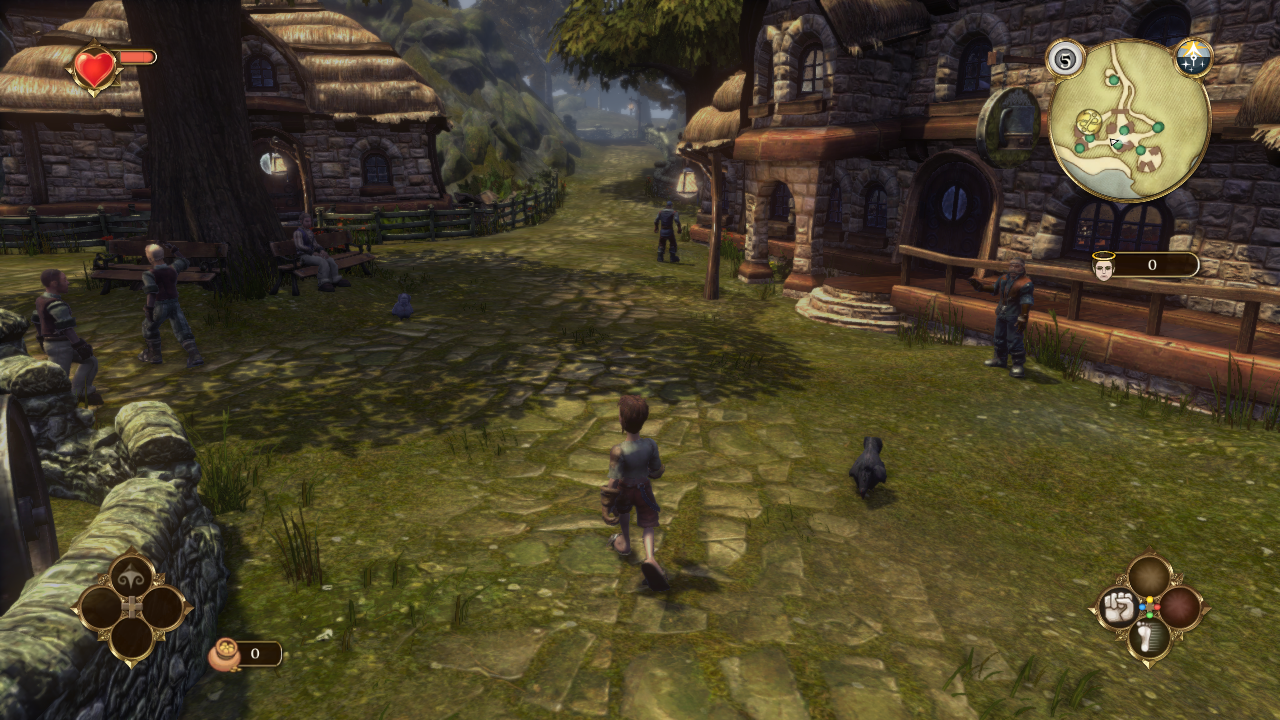This screenshot has width=1280, height=720.
Task: Select the haloed face renown icon
Action: point(1104,266)
